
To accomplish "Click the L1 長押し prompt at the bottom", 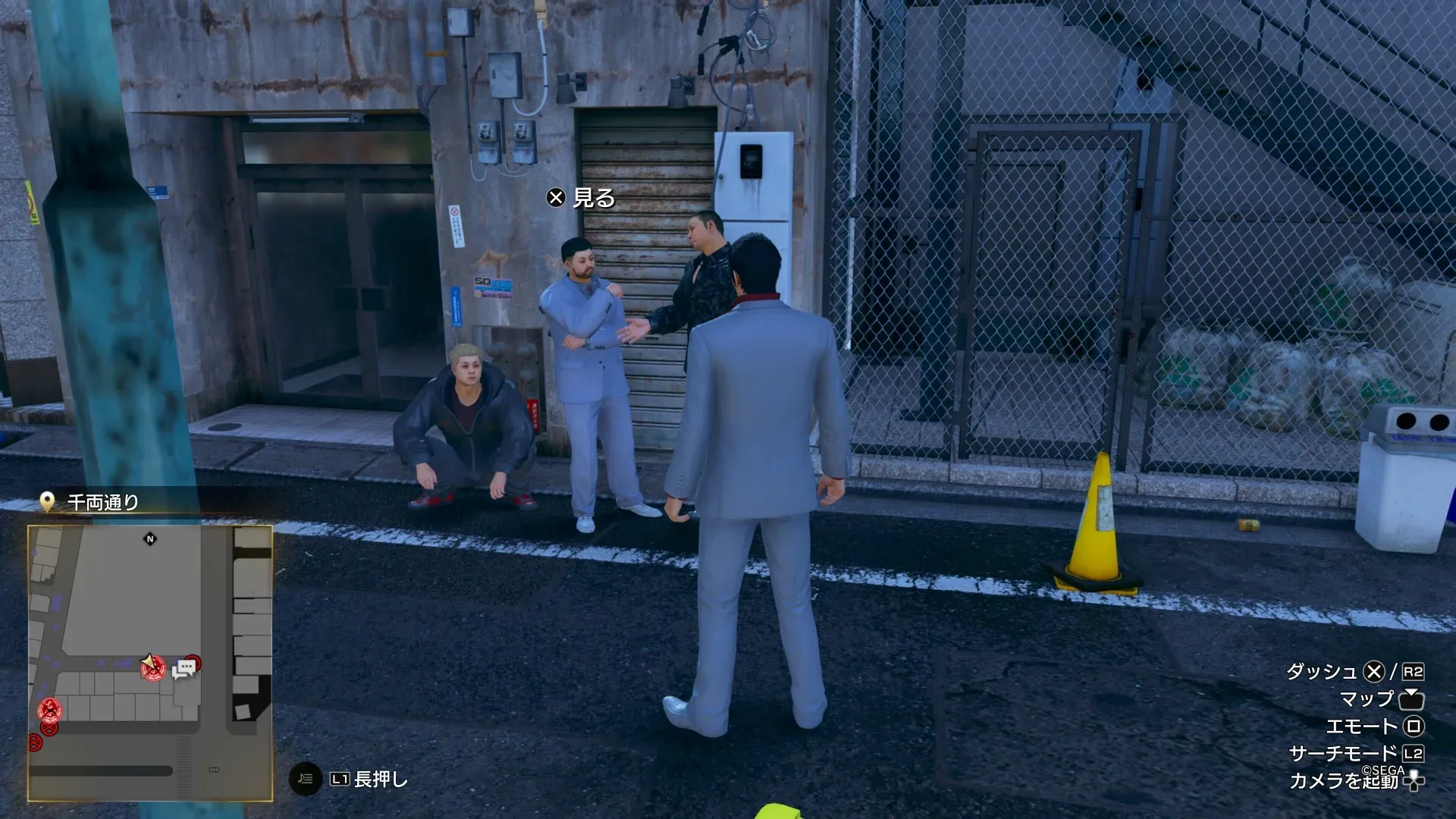I will [x=356, y=777].
